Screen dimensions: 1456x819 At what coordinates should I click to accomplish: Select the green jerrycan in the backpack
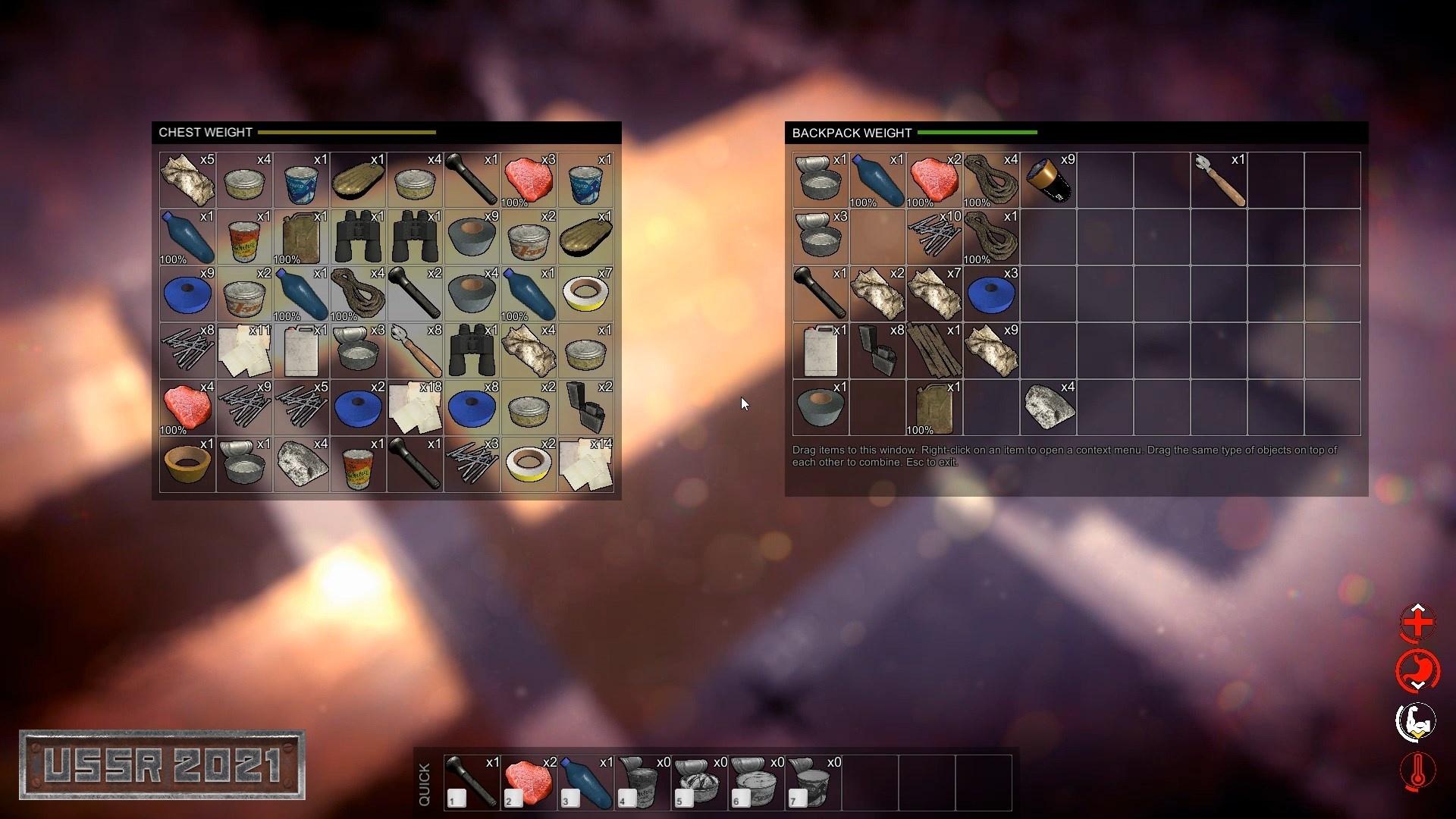click(x=934, y=408)
